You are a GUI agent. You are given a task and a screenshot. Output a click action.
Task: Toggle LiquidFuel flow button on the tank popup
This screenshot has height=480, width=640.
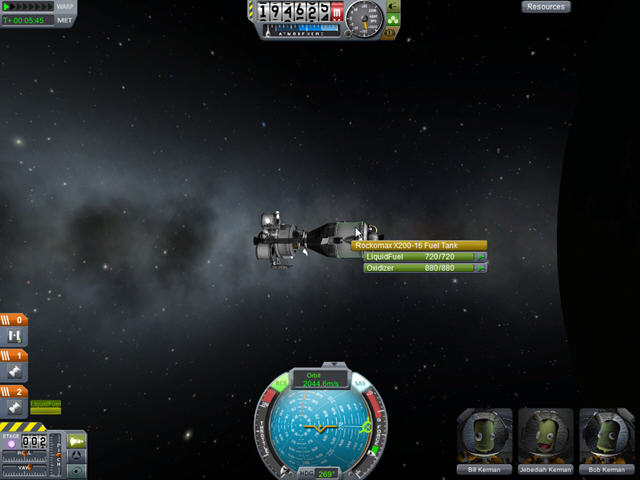point(481,257)
